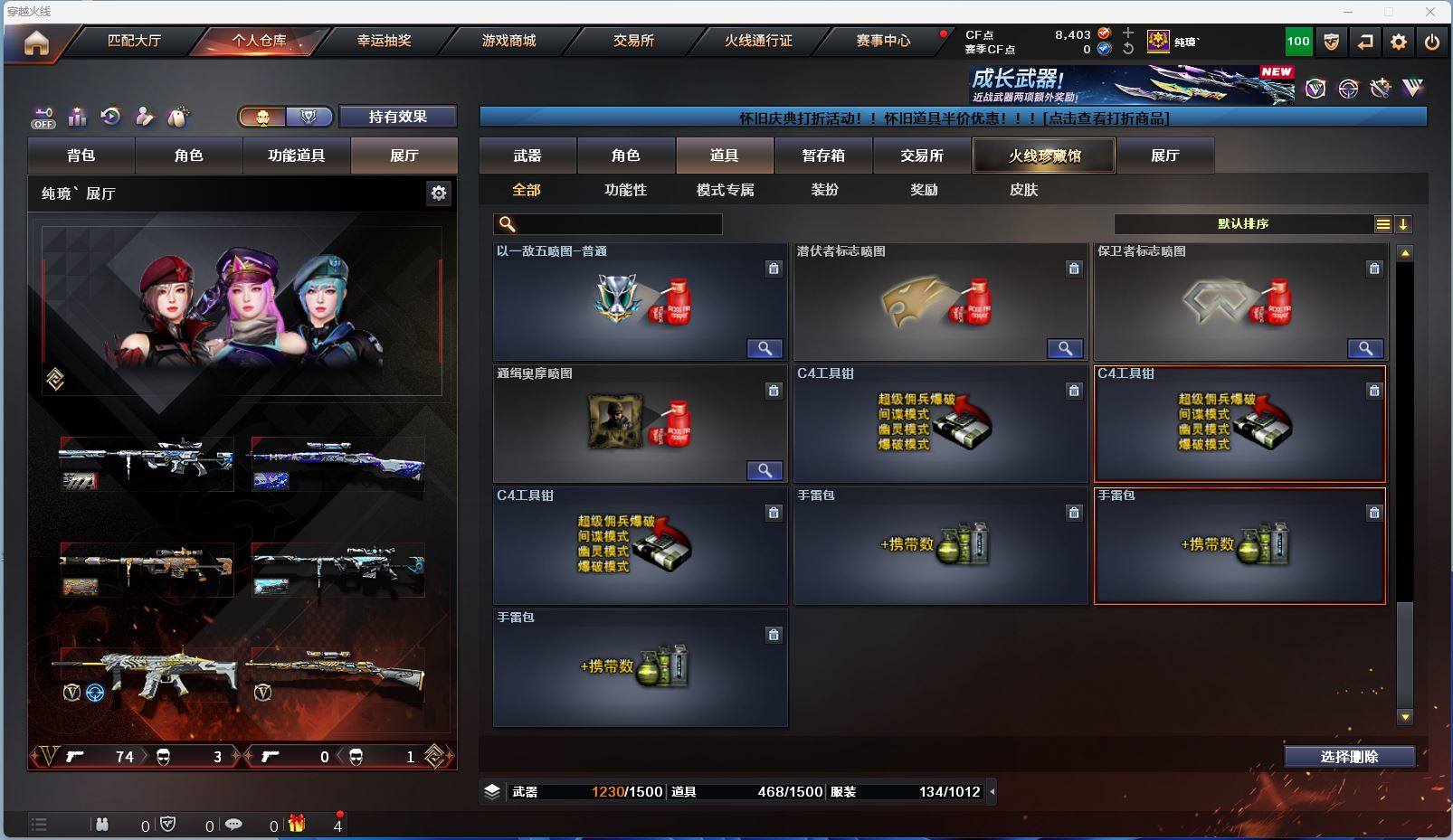Enter the 游戏商城 game store
The height and width of the screenshot is (840, 1453).
pos(508,41)
